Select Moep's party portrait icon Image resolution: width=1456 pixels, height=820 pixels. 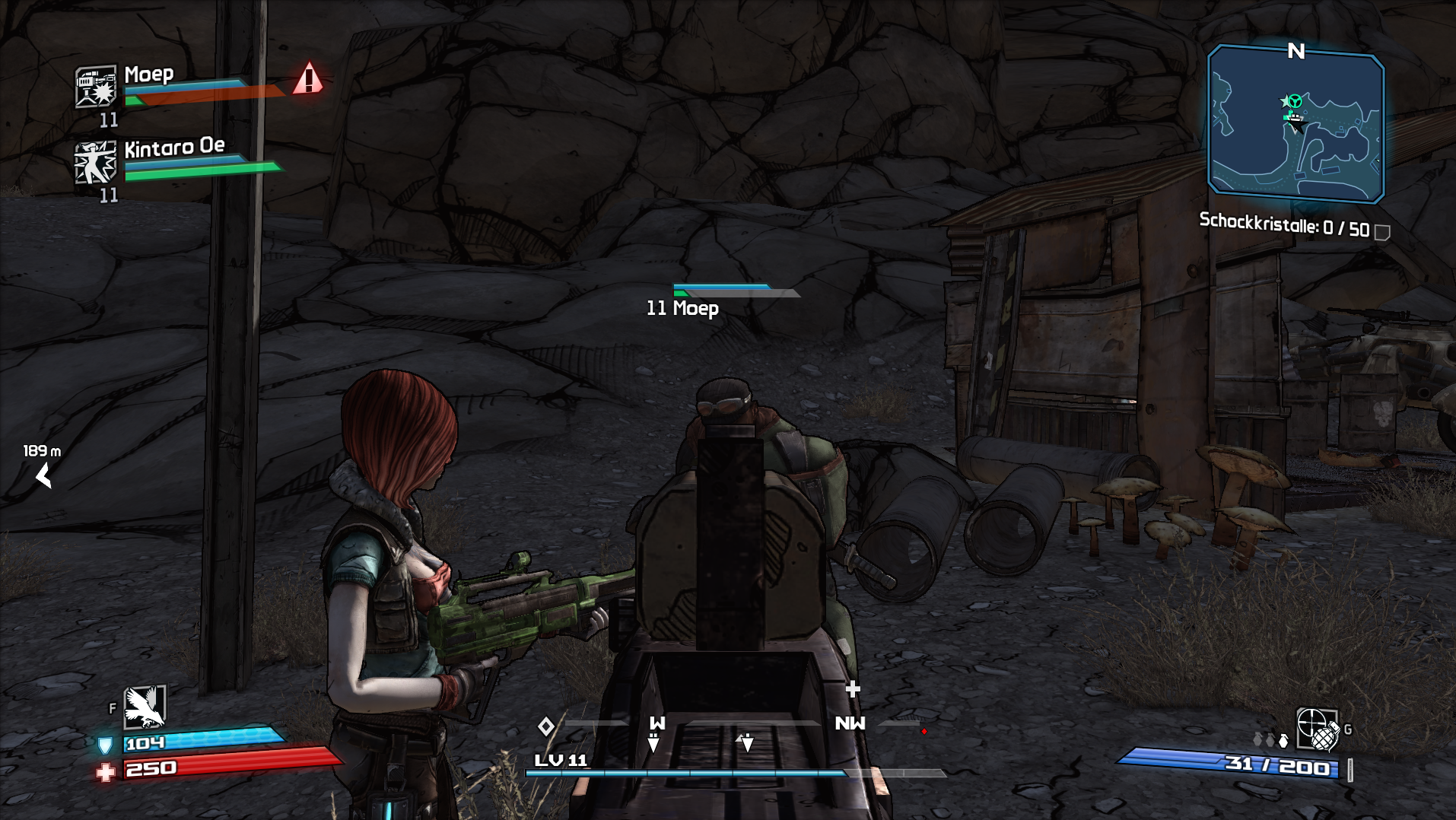[x=96, y=86]
